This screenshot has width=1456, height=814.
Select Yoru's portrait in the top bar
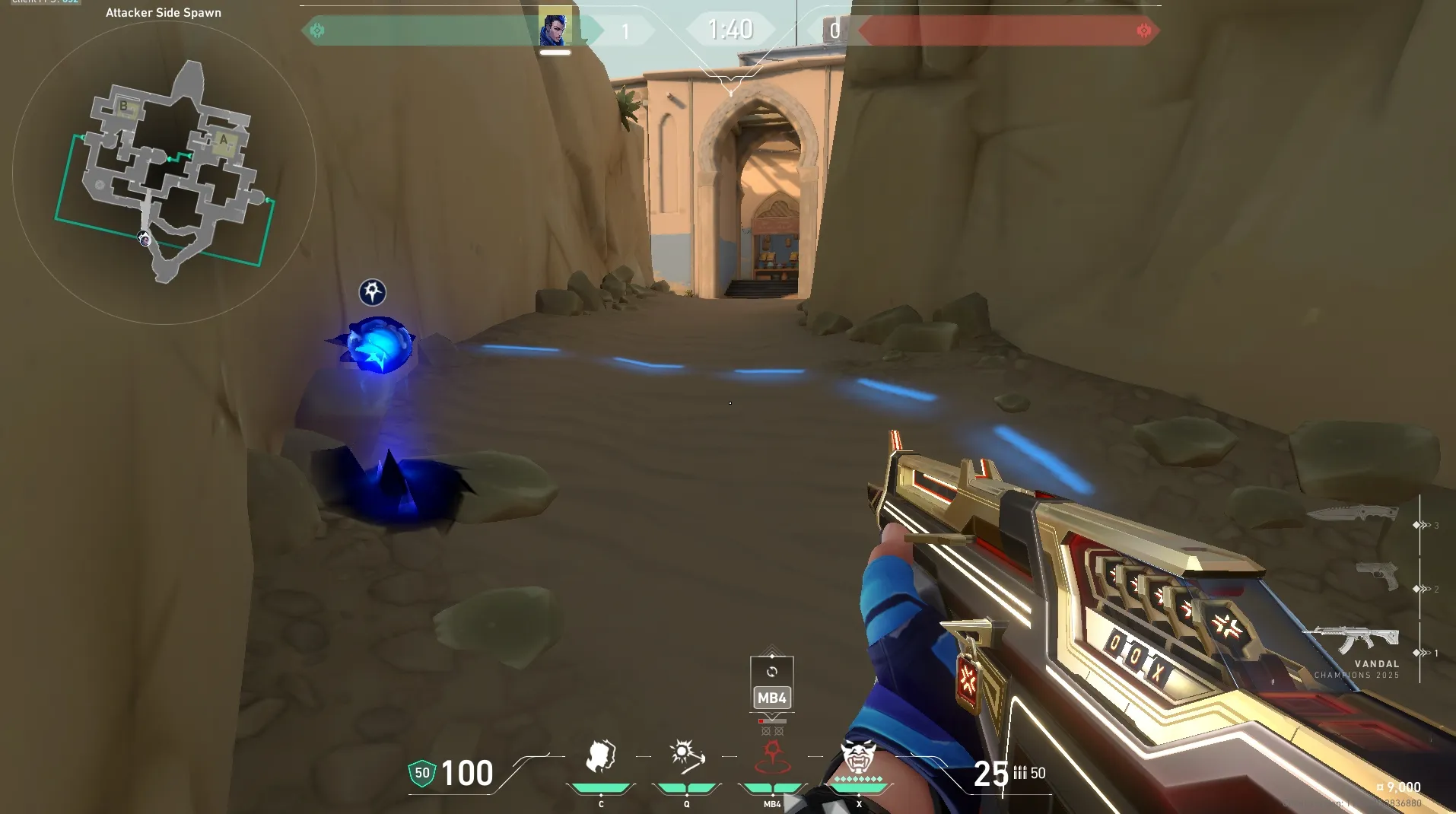(x=554, y=29)
